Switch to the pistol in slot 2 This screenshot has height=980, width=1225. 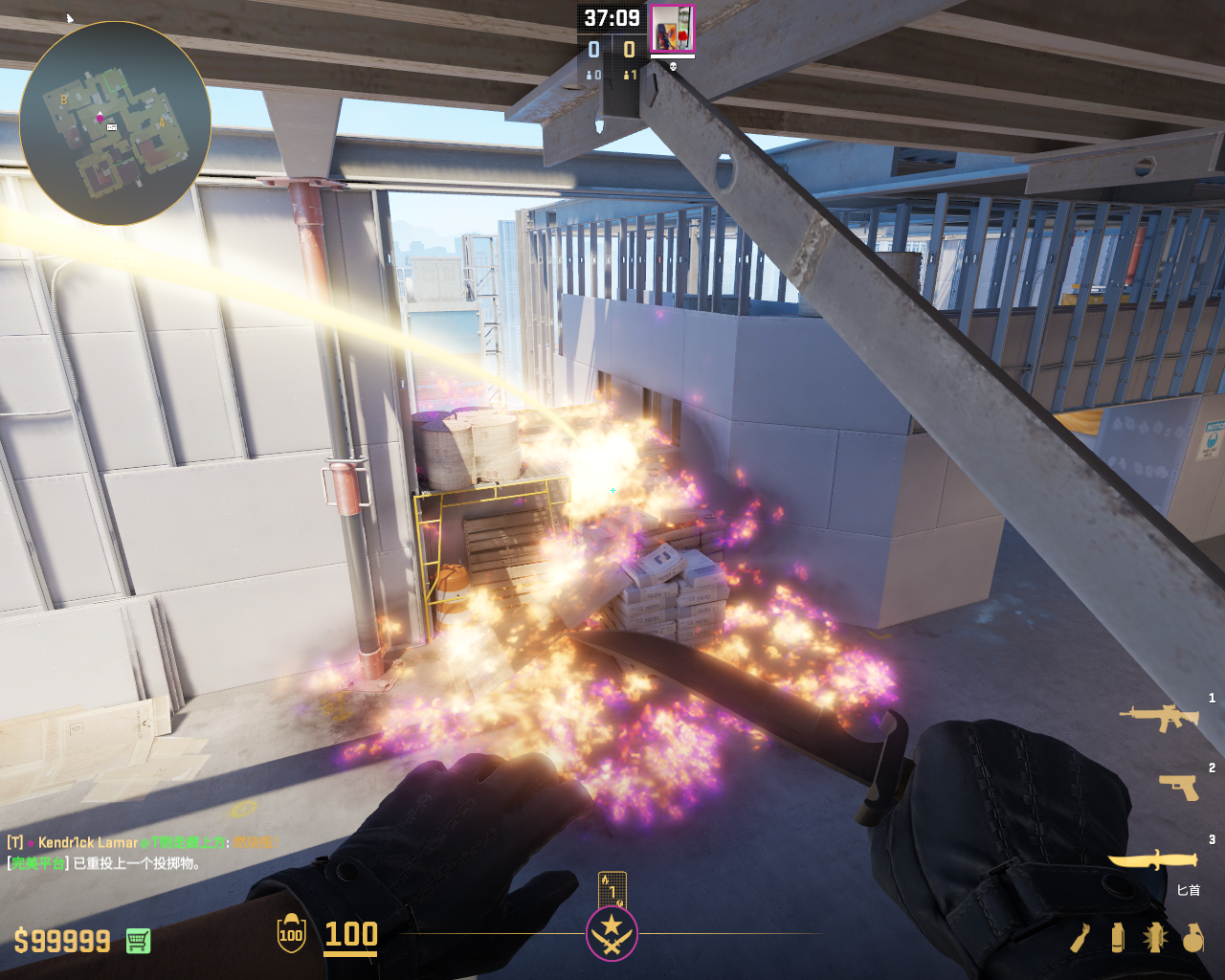[x=1179, y=787]
